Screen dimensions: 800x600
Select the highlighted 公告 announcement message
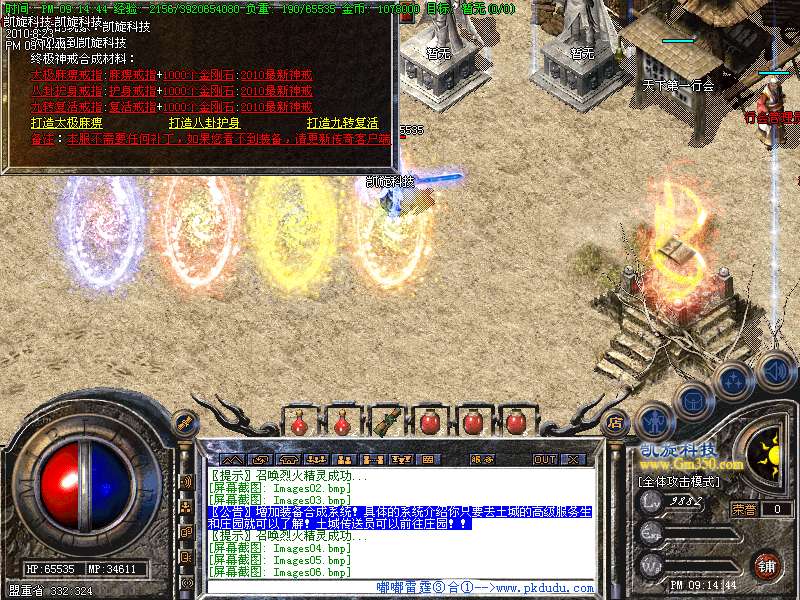pyautogui.click(x=400, y=517)
